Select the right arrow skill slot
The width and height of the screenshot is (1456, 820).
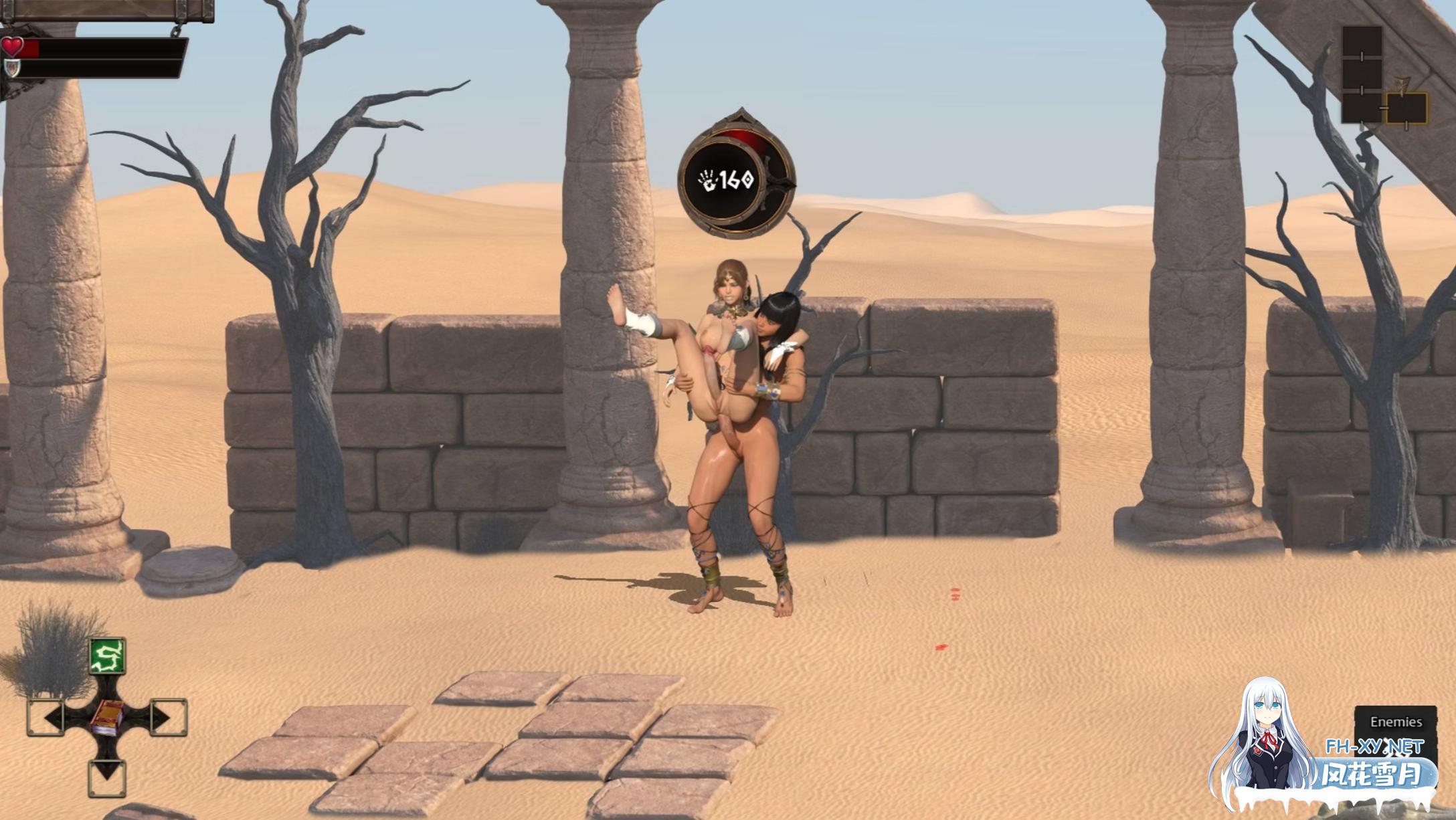169,716
